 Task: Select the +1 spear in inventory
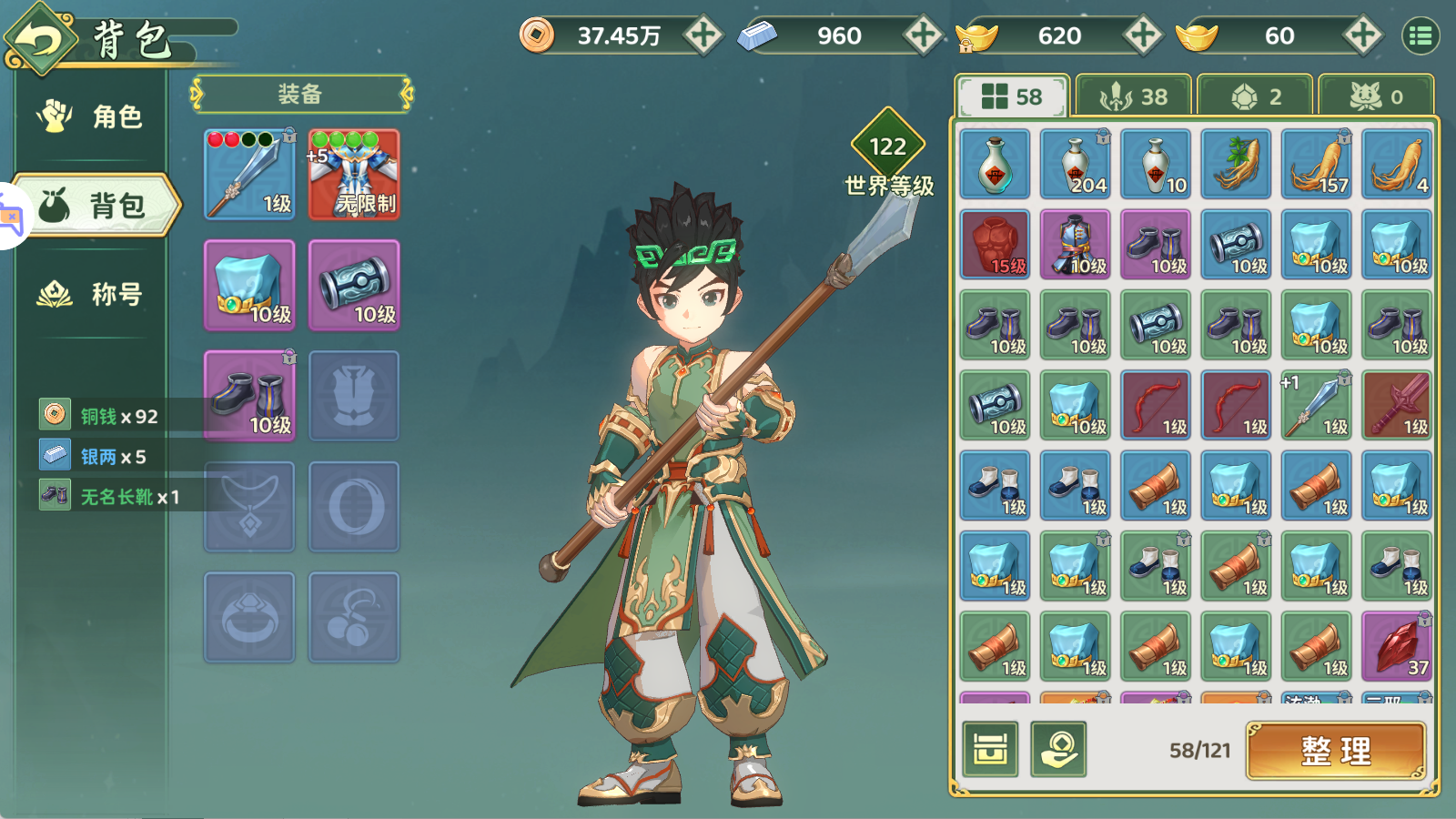(1317, 405)
